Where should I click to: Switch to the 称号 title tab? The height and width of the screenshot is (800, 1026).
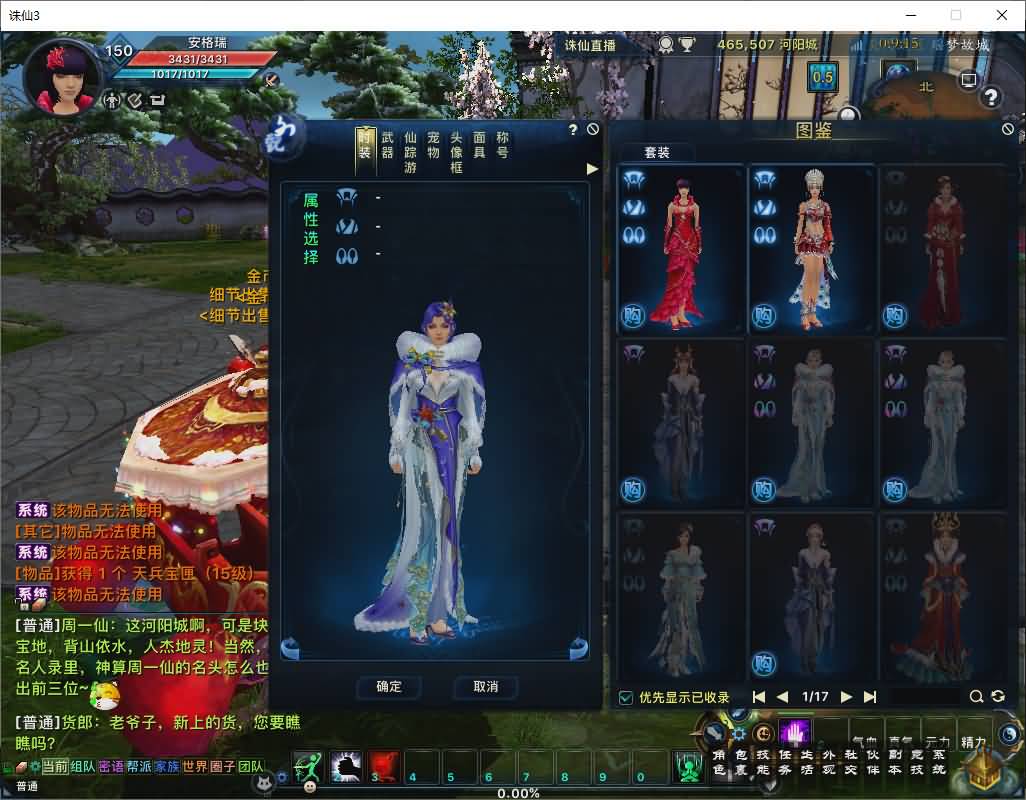[502, 145]
